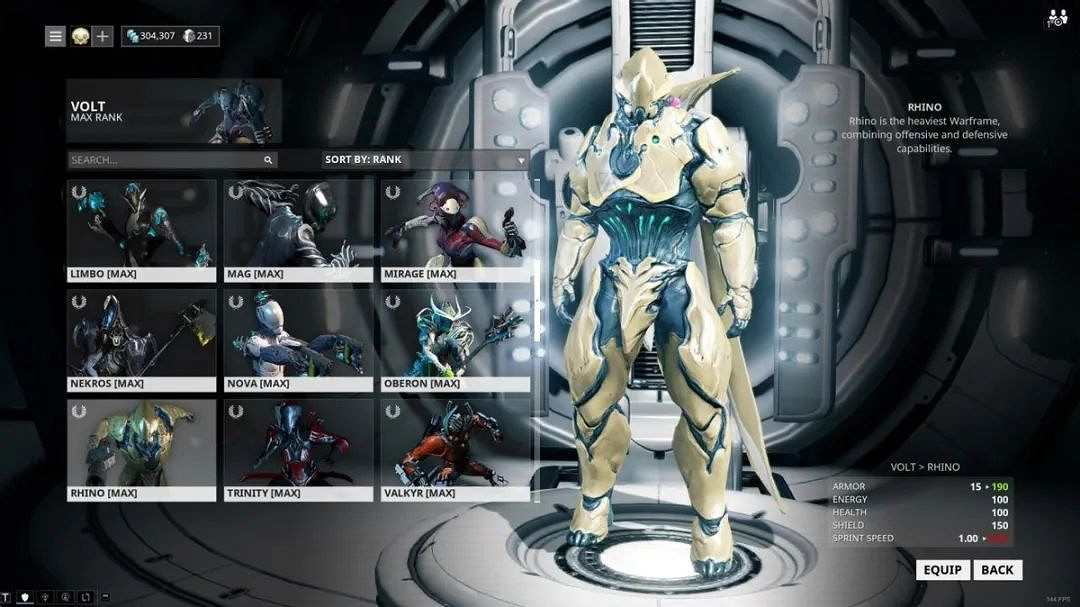
Task: Select the Limbo warframe tile
Action: click(x=141, y=231)
